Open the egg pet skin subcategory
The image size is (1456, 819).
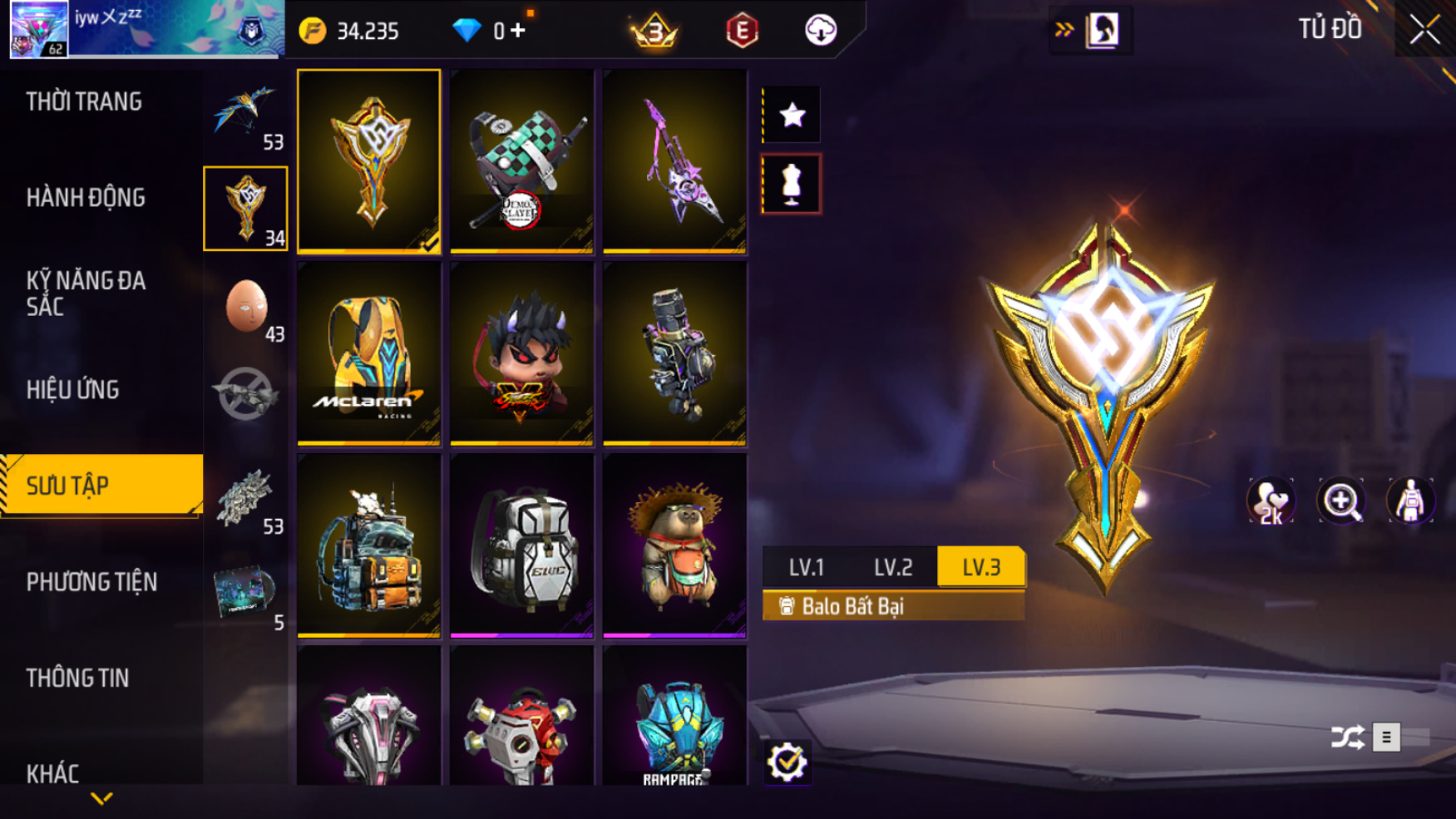[x=246, y=307]
